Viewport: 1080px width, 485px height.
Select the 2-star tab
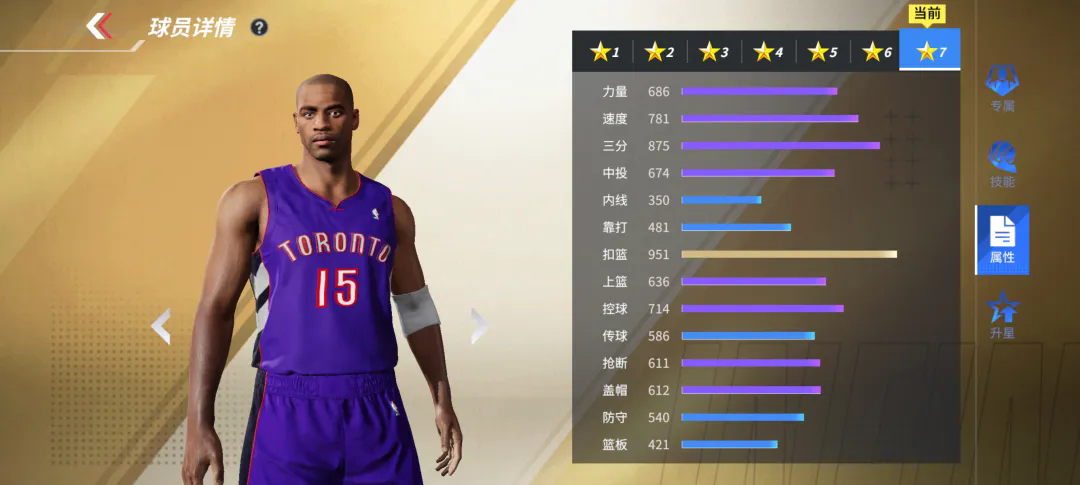point(660,52)
